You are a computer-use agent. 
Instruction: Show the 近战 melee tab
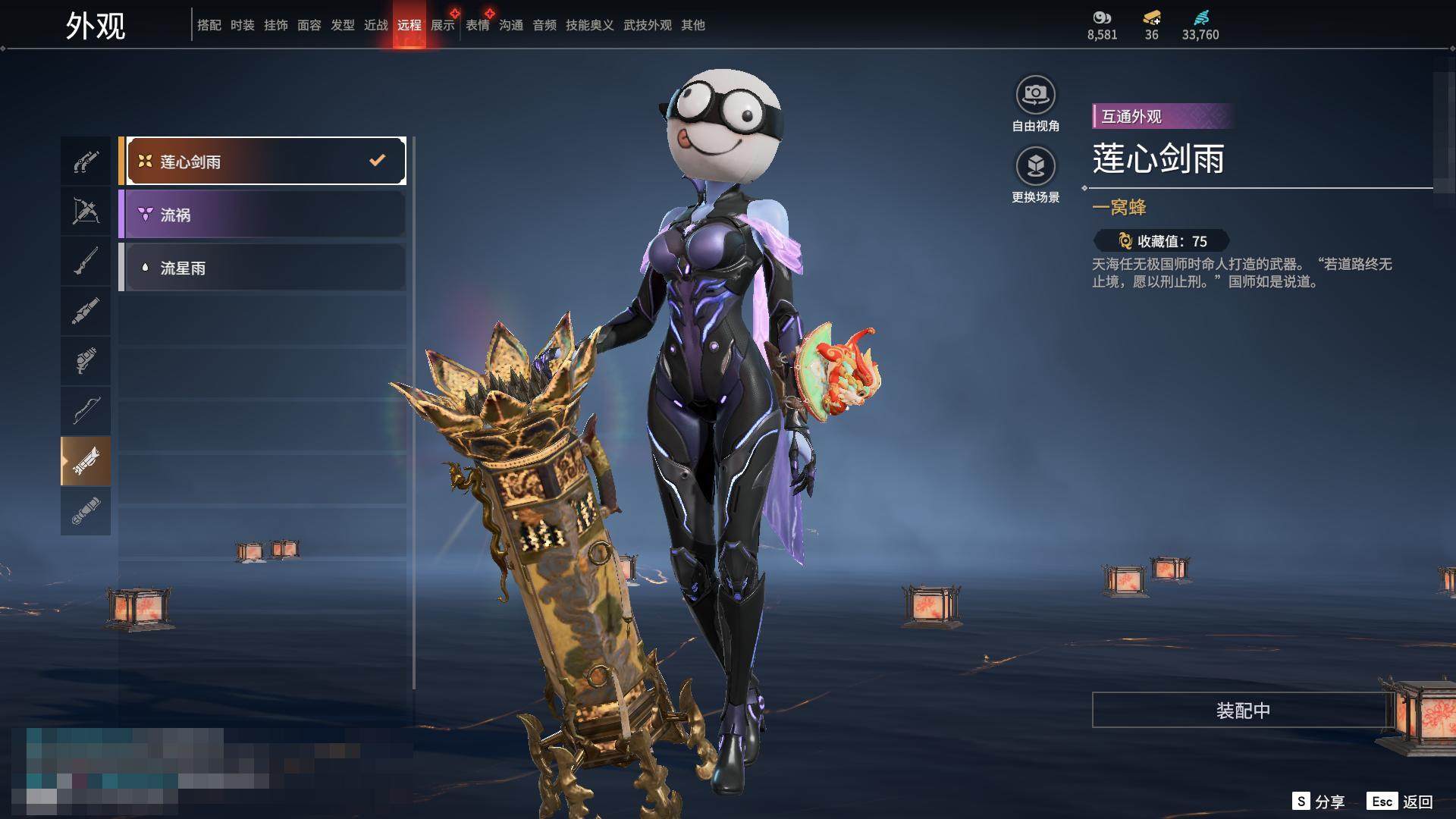click(x=376, y=25)
